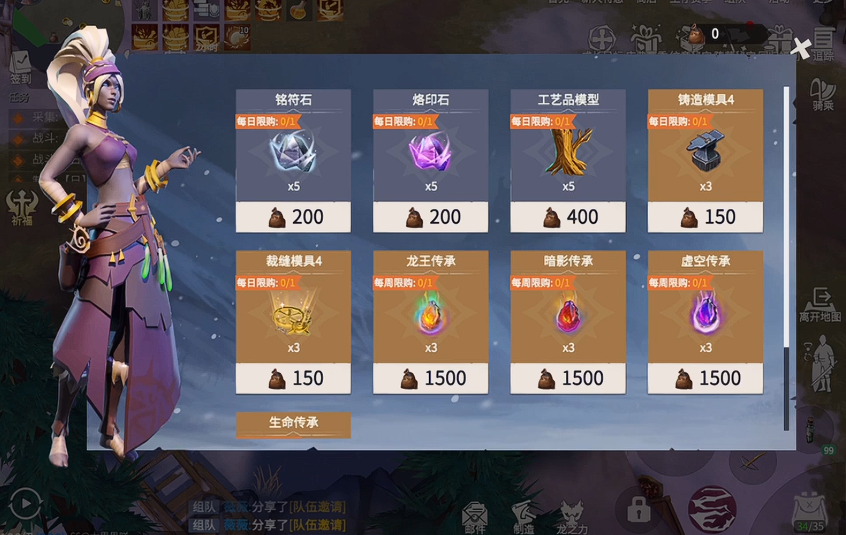
Task: Open the partially visible 生命传承 item
Action: [x=293, y=424]
